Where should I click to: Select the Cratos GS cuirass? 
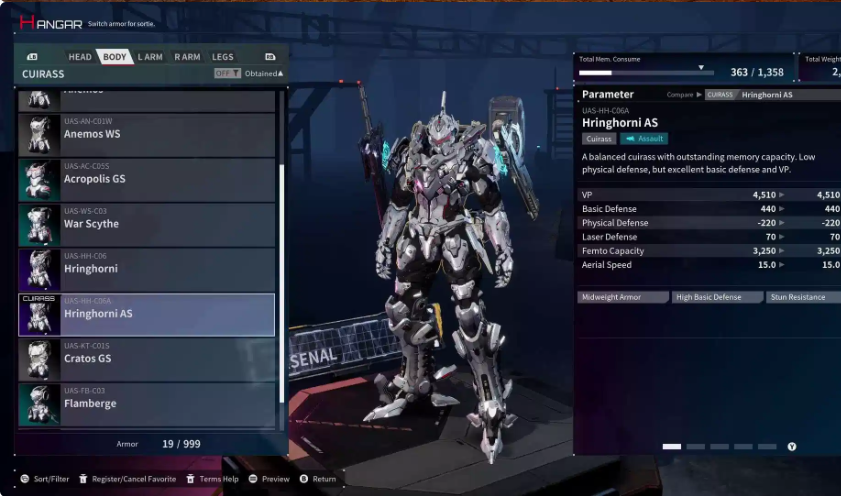[x=147, y=359]
